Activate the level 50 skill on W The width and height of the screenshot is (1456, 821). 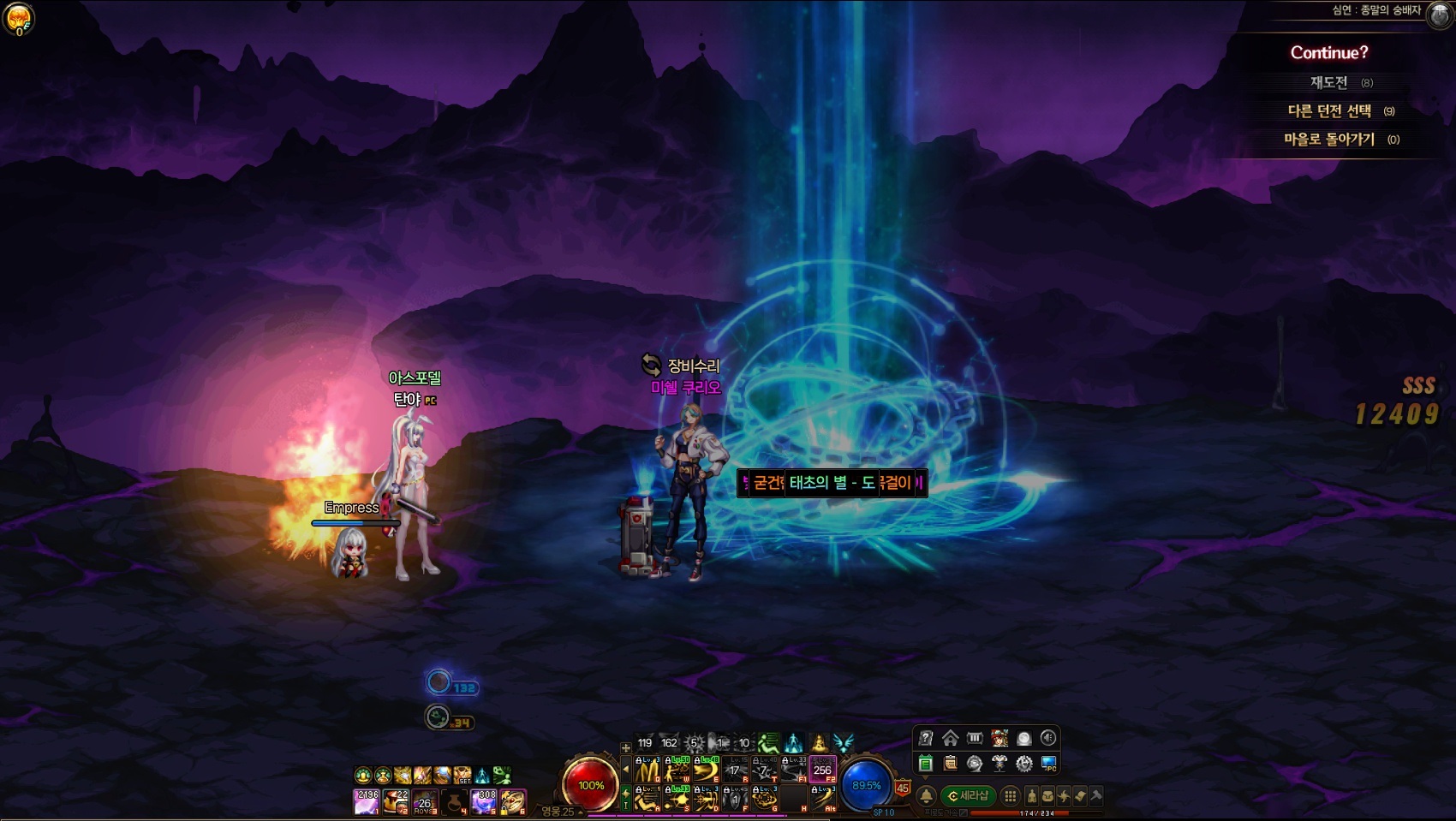point(677,769)
